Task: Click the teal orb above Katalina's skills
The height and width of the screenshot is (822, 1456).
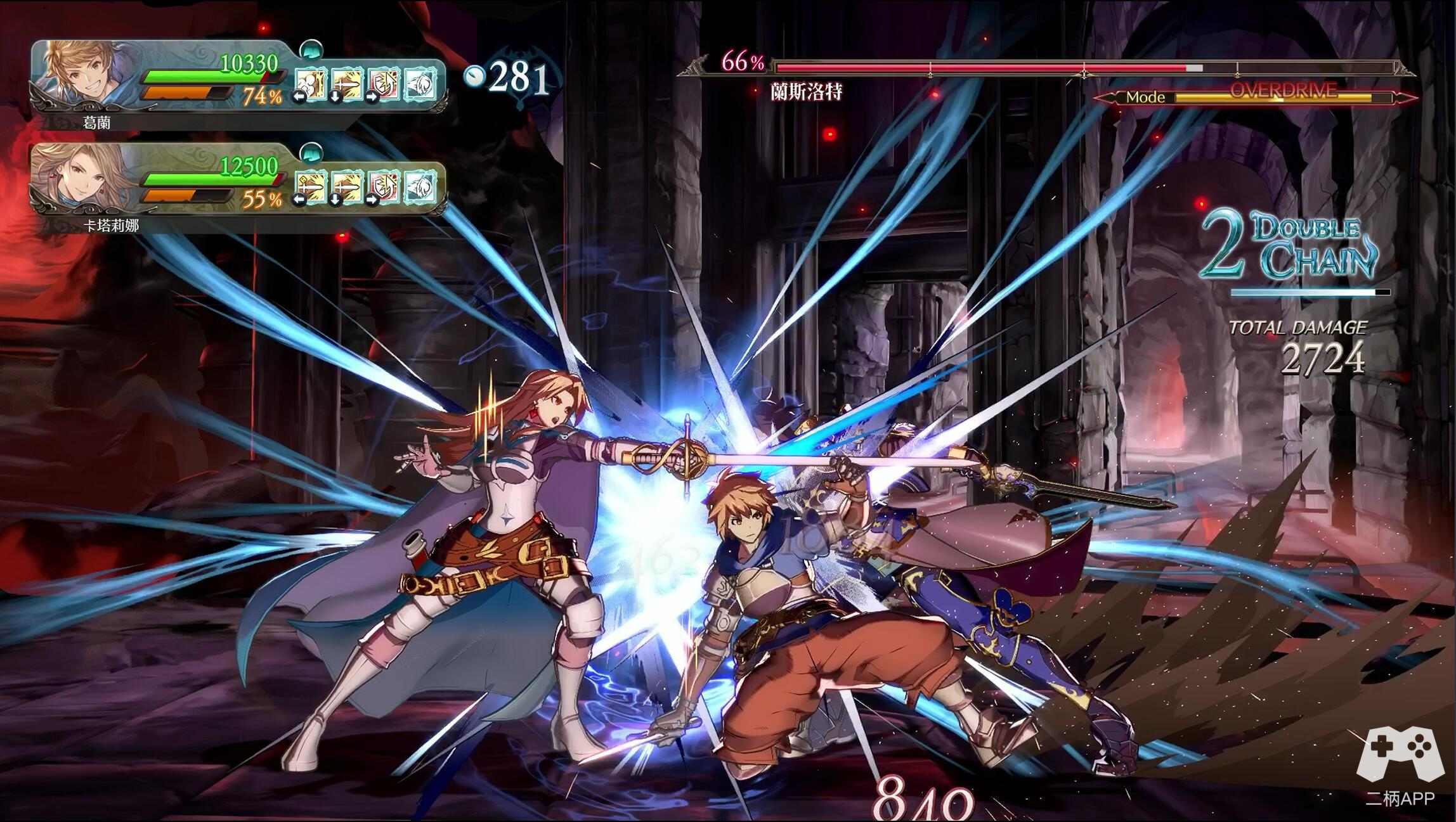Action: tap(311, 152)
